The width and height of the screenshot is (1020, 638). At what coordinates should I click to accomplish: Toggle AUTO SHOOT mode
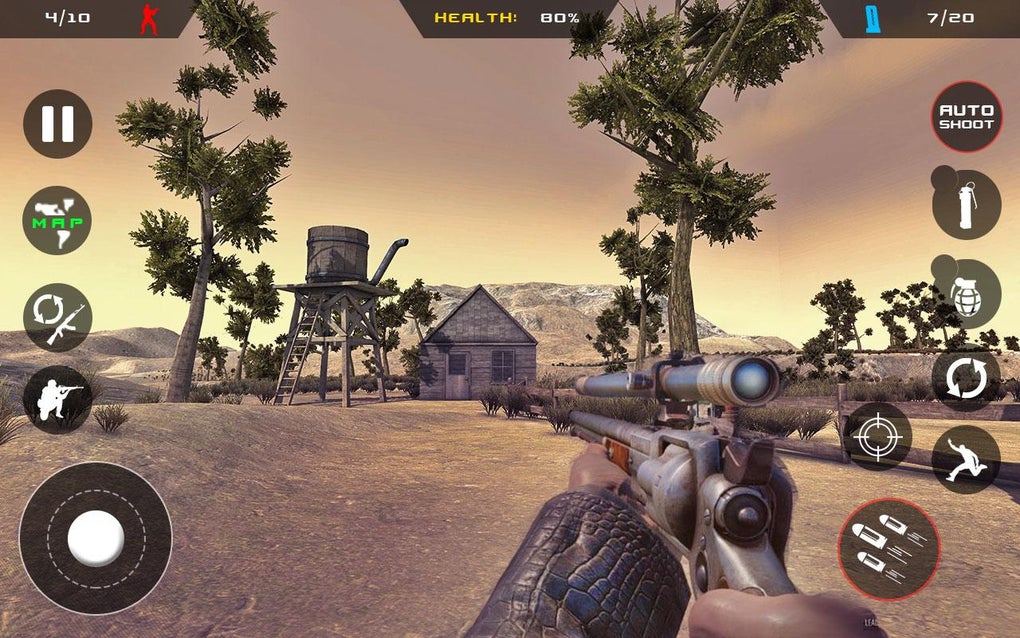click(x=966, y=117)
